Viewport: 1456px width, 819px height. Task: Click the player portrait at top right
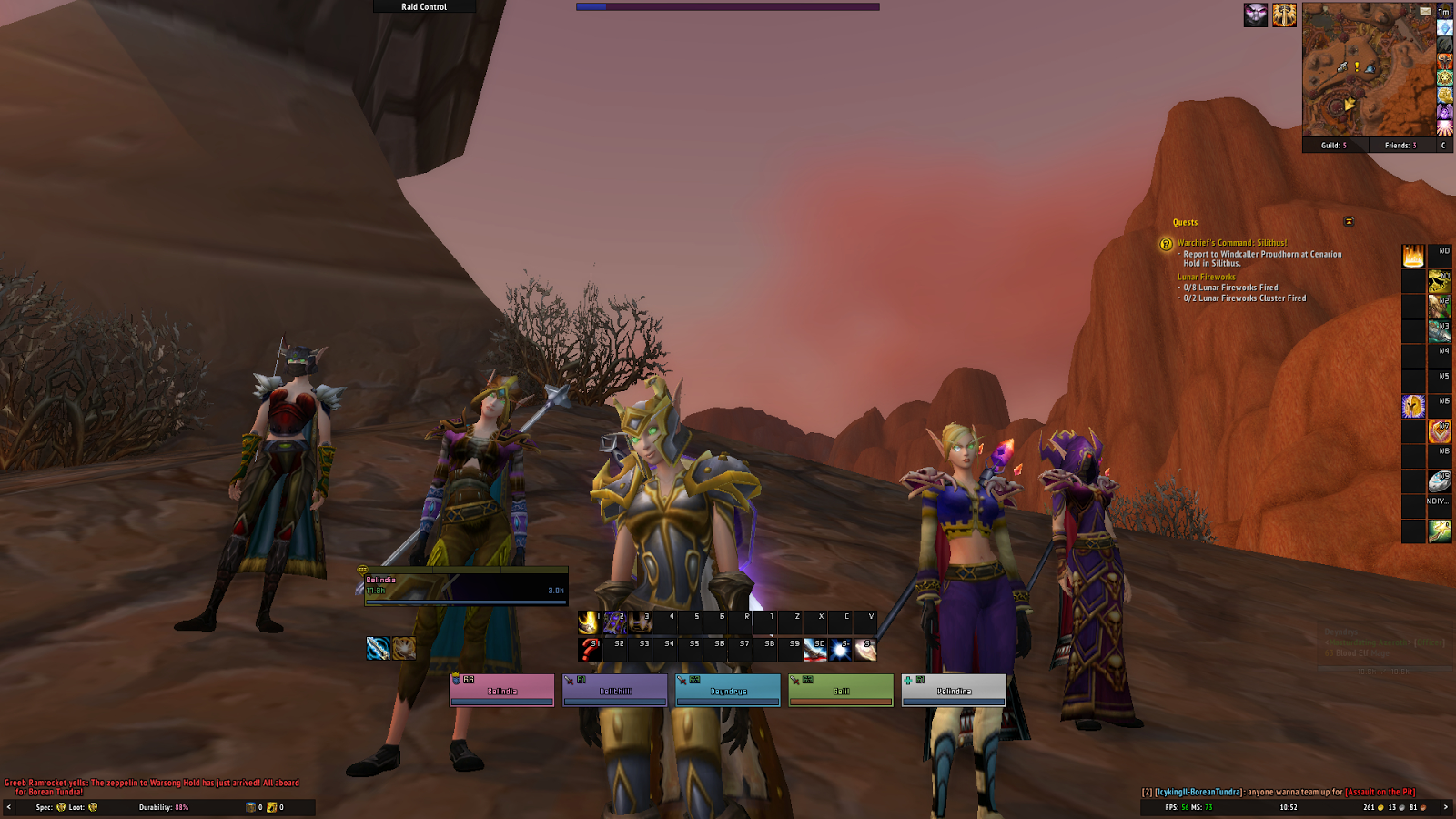click(x=1257, y=14)
